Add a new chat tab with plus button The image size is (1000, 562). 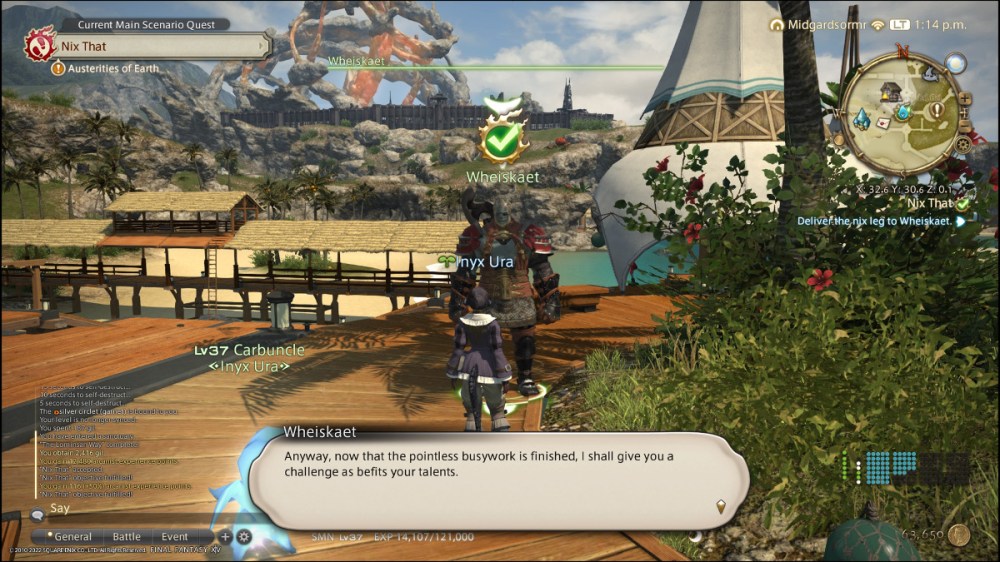(225, 537)
